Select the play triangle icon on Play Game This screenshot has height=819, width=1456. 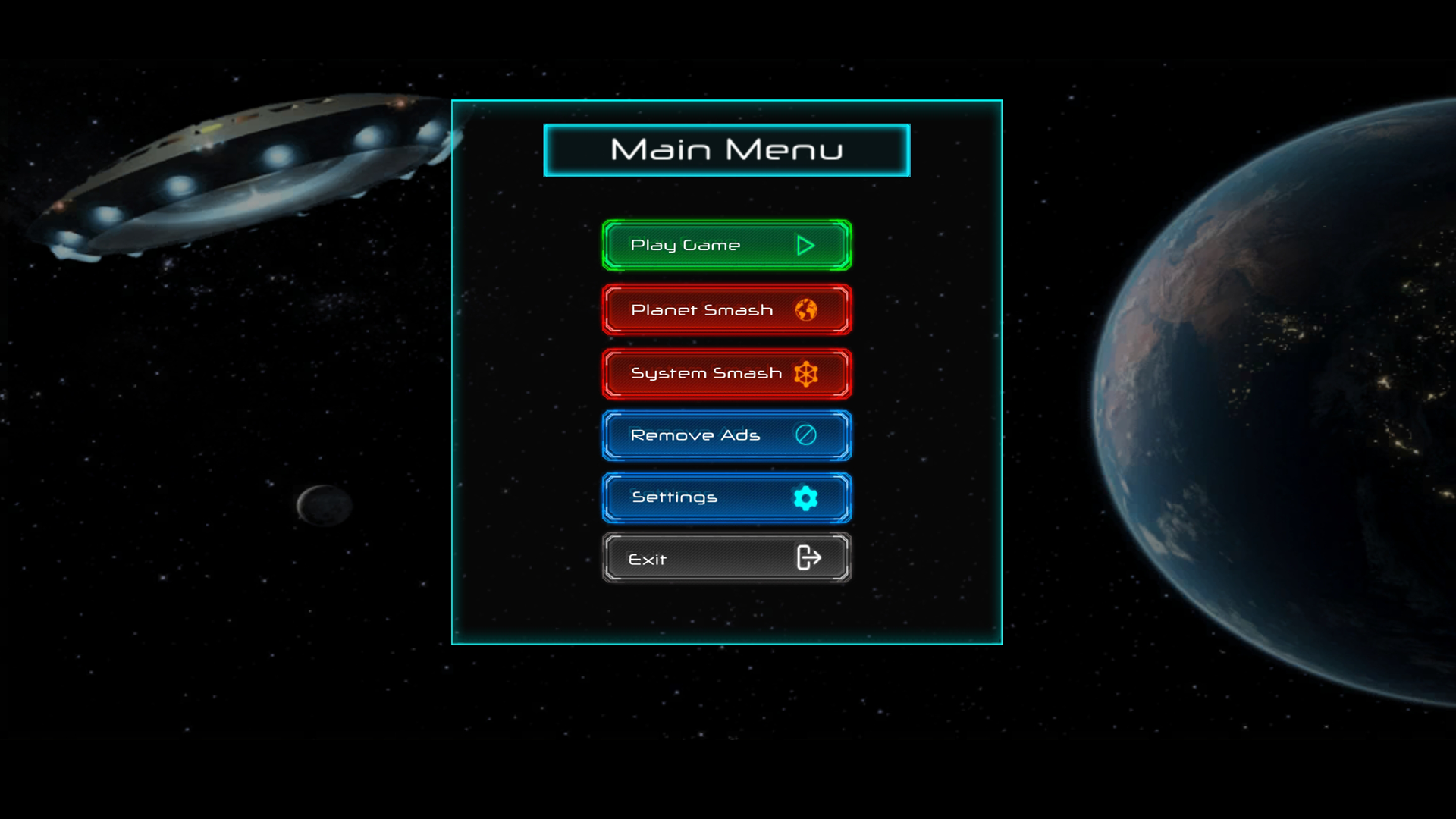tap(805, 245)
